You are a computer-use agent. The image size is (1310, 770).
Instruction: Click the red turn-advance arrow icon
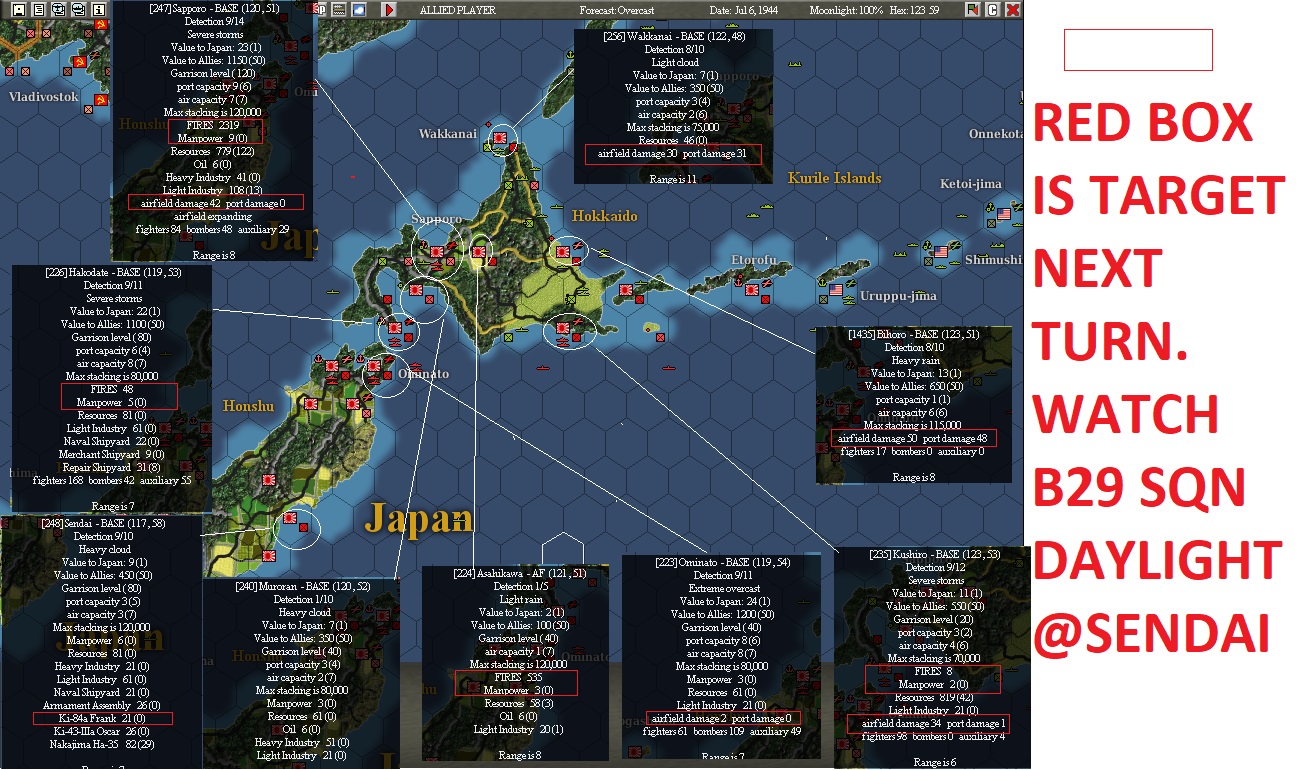(x=389, y=11)
